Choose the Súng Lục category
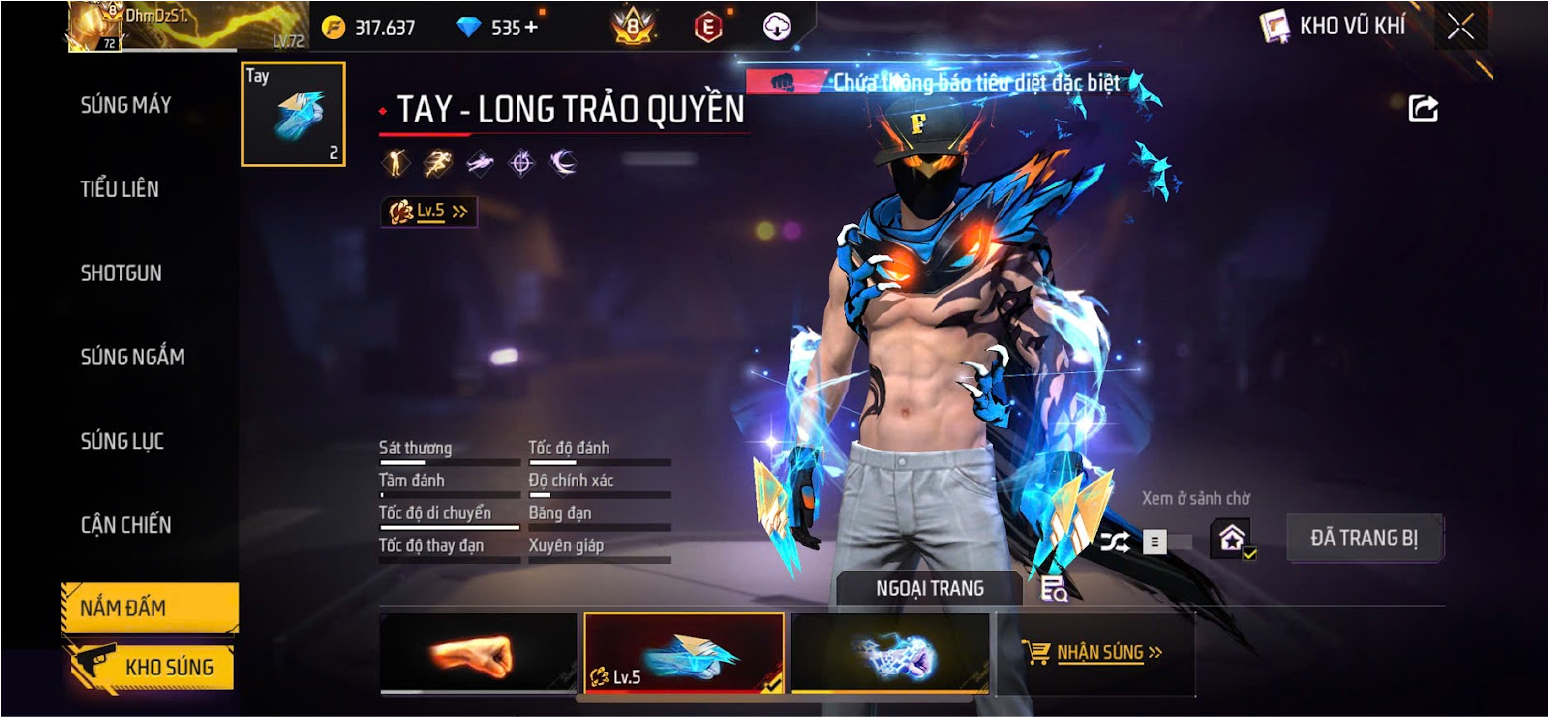The height and width of the screenshot is (717, 1548). click(x=122, y=441)
